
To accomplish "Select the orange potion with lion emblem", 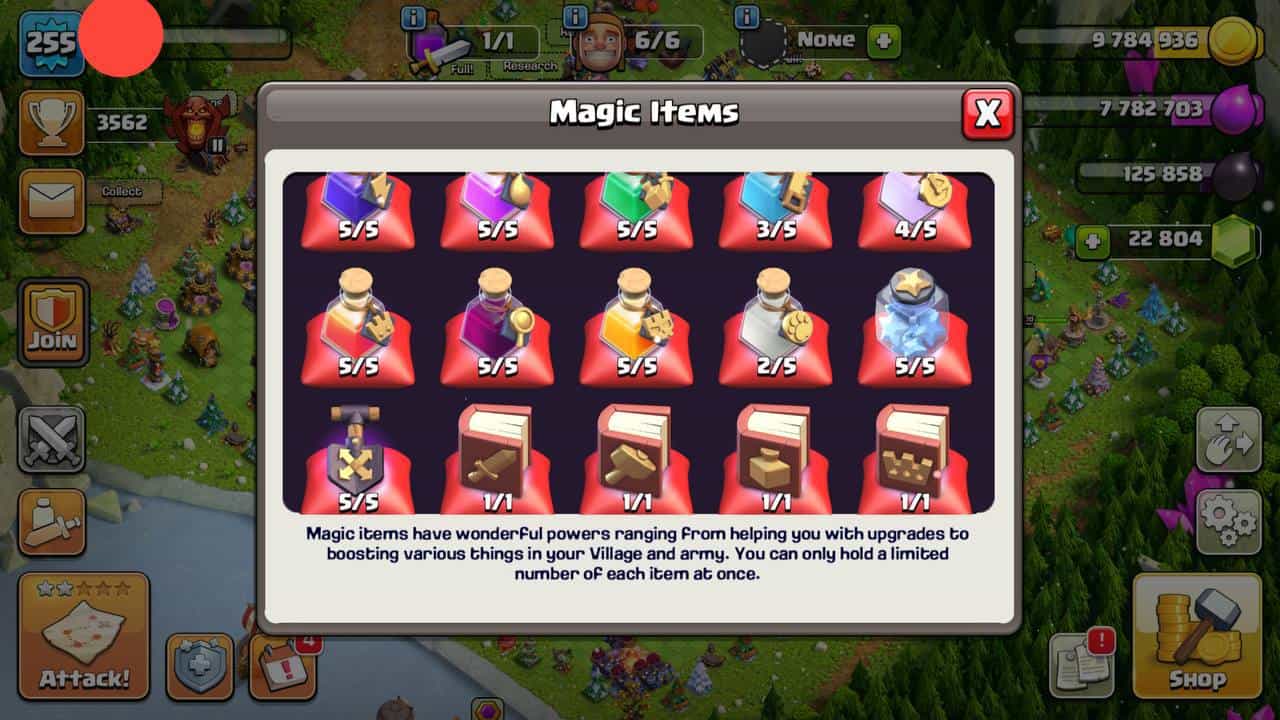I will [x=637, y=318].
